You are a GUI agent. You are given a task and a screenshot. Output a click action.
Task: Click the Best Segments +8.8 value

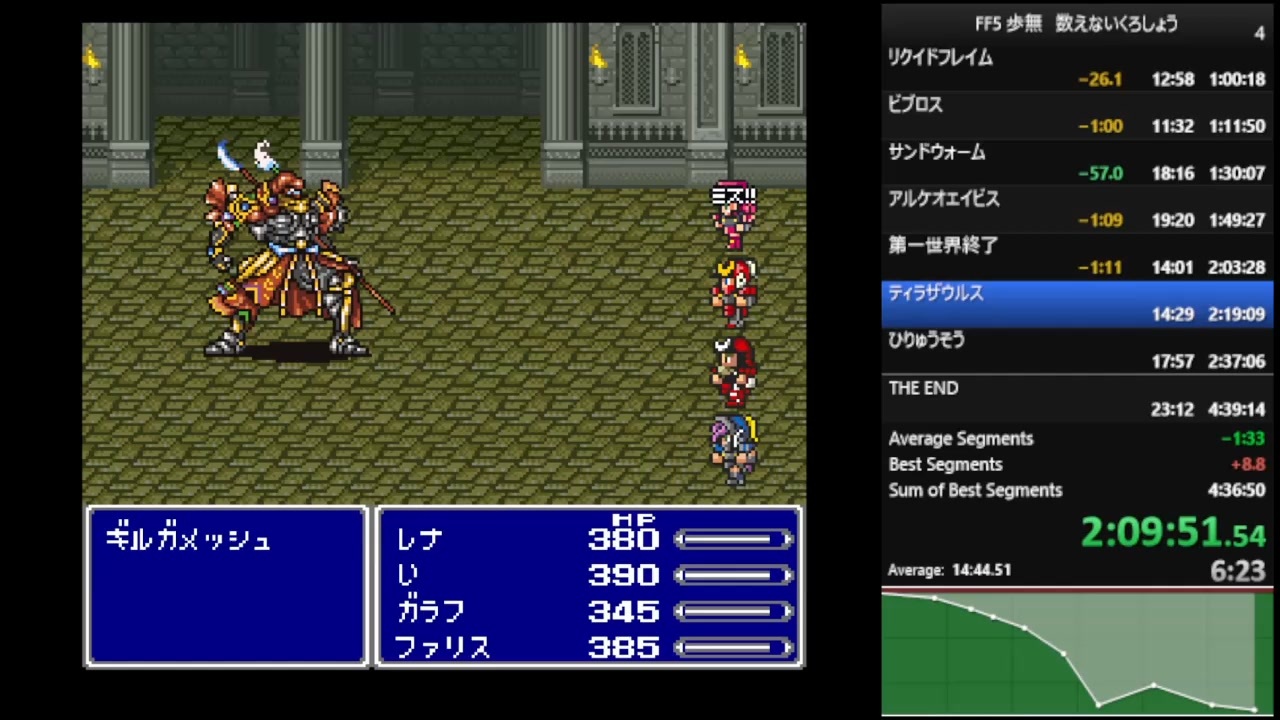point(1247,464)
